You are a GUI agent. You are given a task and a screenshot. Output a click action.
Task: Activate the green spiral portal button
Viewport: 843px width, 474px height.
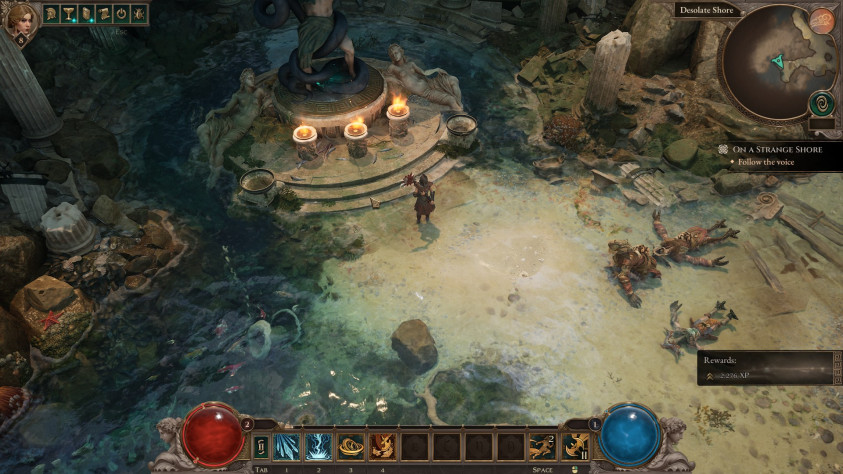(822, 103)
